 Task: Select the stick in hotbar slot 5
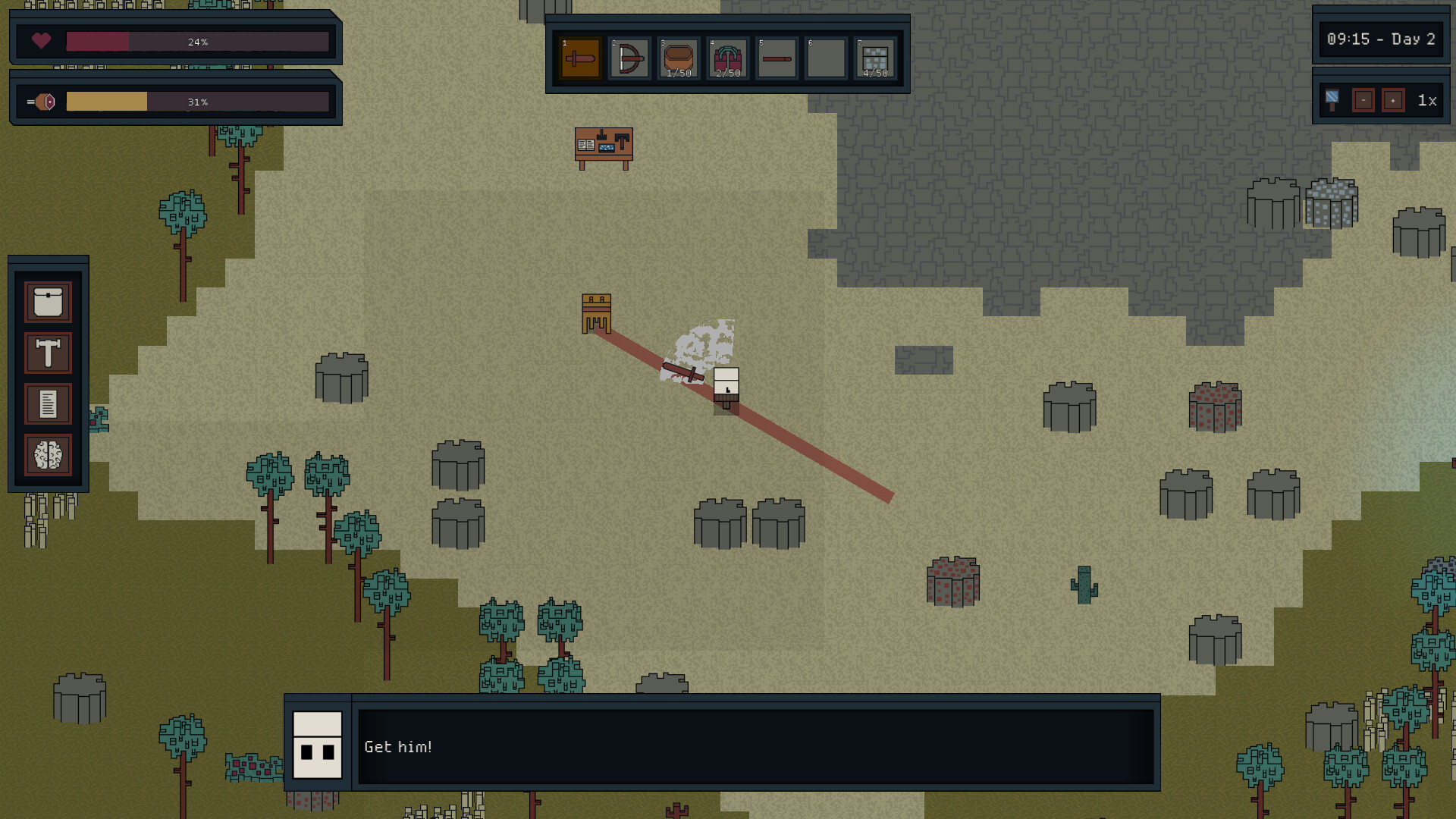click(x=777, y=57)
